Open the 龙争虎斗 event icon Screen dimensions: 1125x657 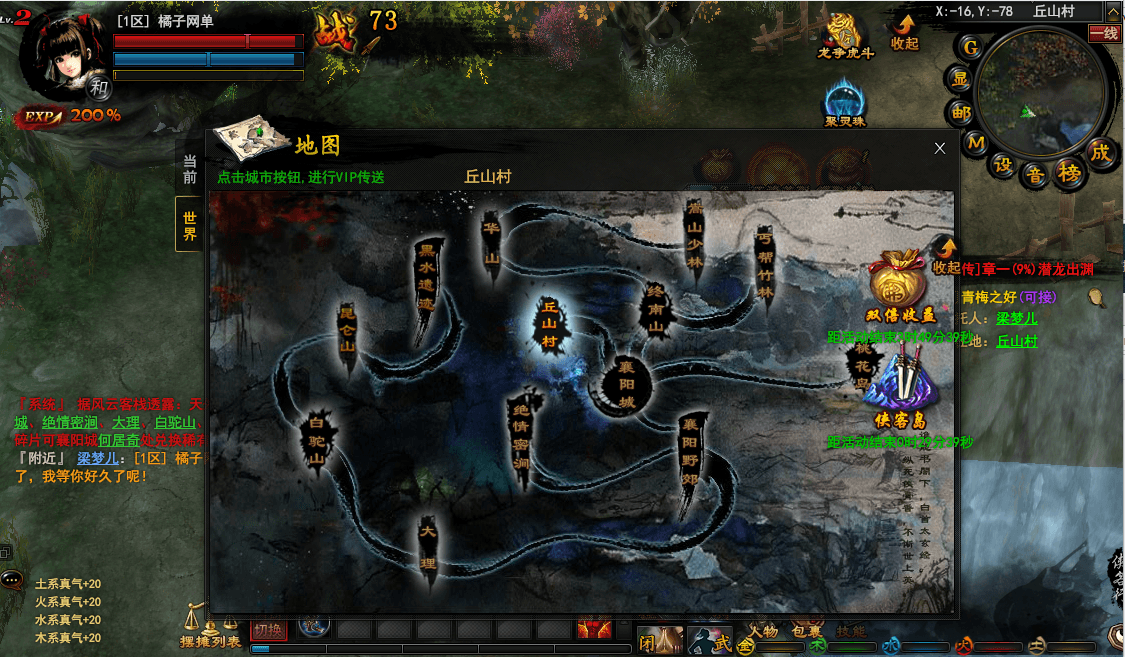(x=846, y=35)
